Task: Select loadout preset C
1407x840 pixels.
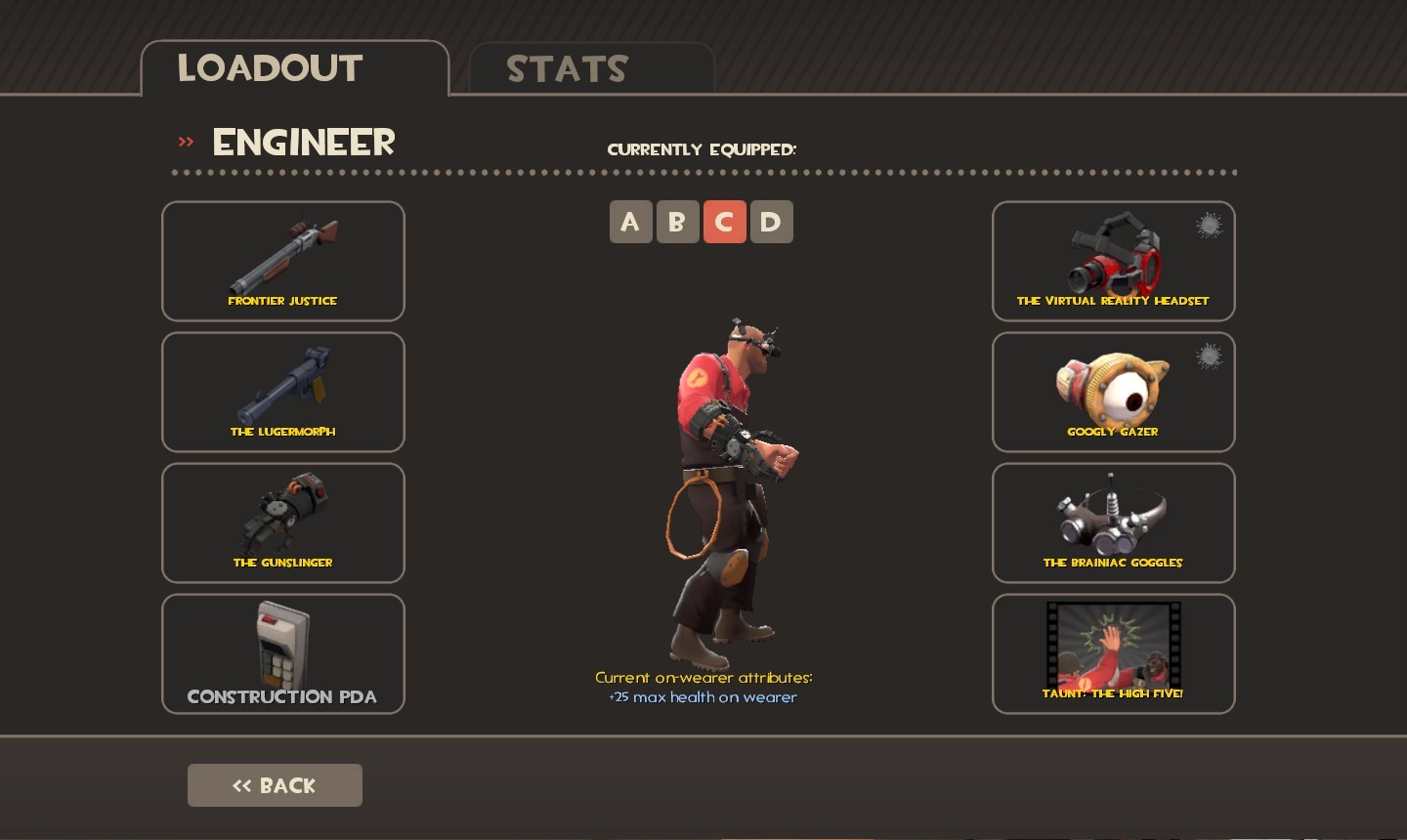Action: 724,222
